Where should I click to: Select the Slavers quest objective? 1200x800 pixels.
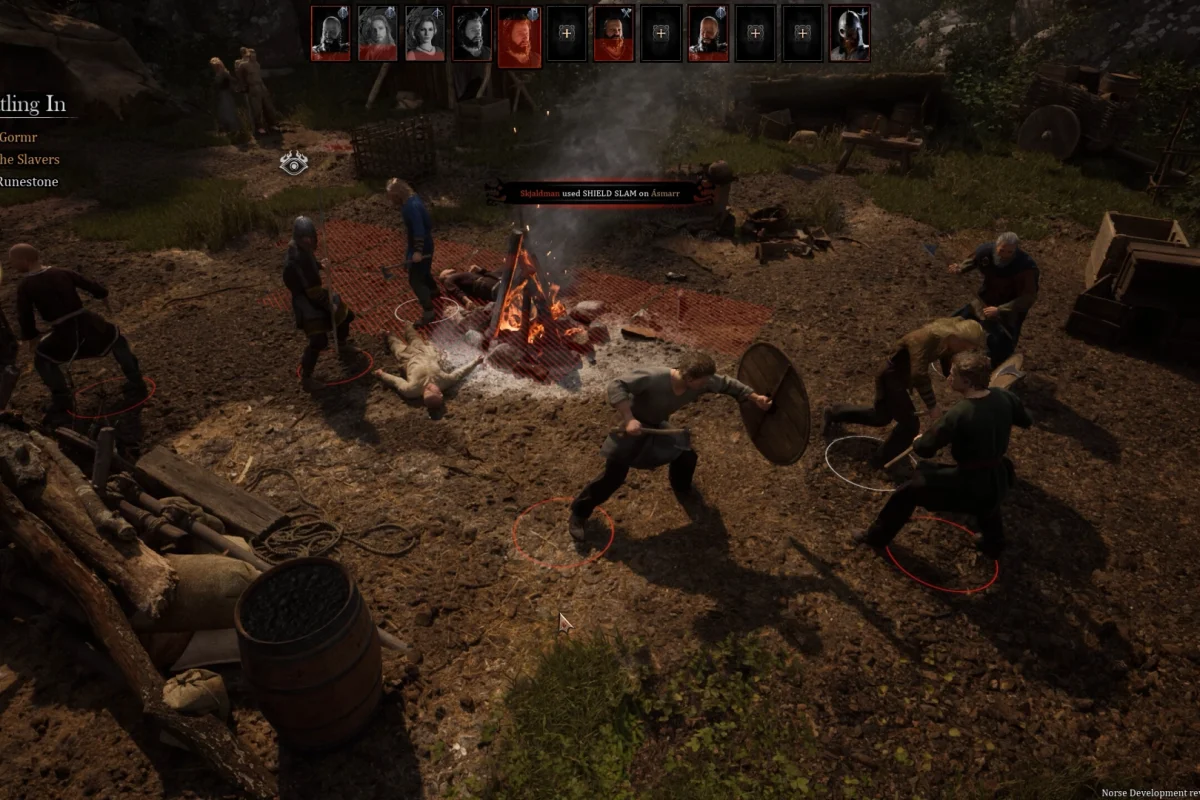point(30,159)
